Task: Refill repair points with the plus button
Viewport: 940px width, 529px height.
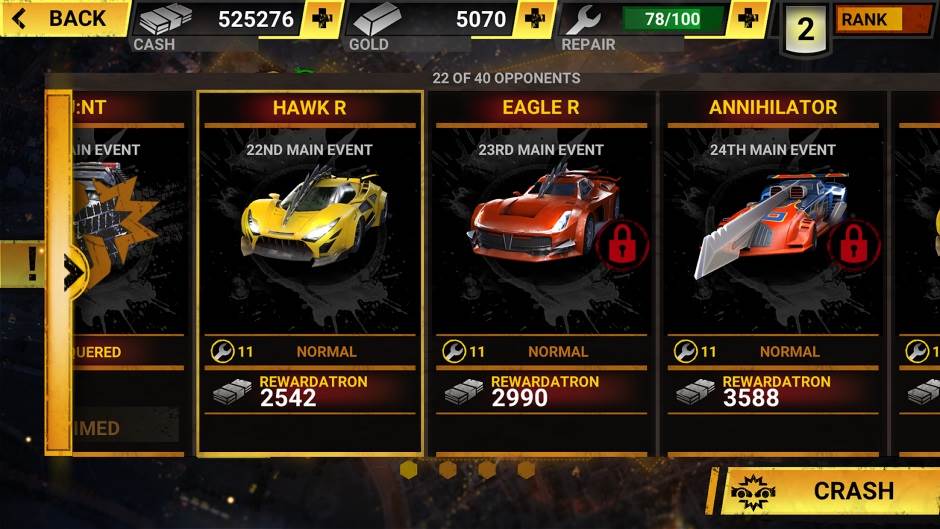Action: coord(748,19)
